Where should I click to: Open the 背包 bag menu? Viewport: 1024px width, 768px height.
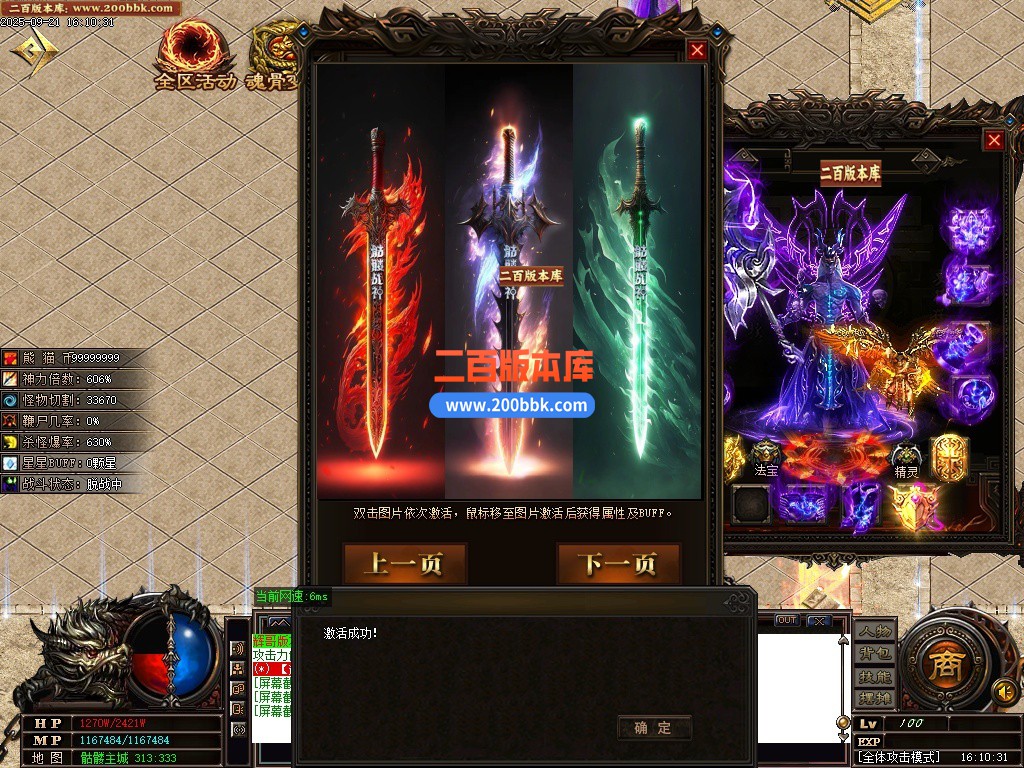(x=874, y=654)
